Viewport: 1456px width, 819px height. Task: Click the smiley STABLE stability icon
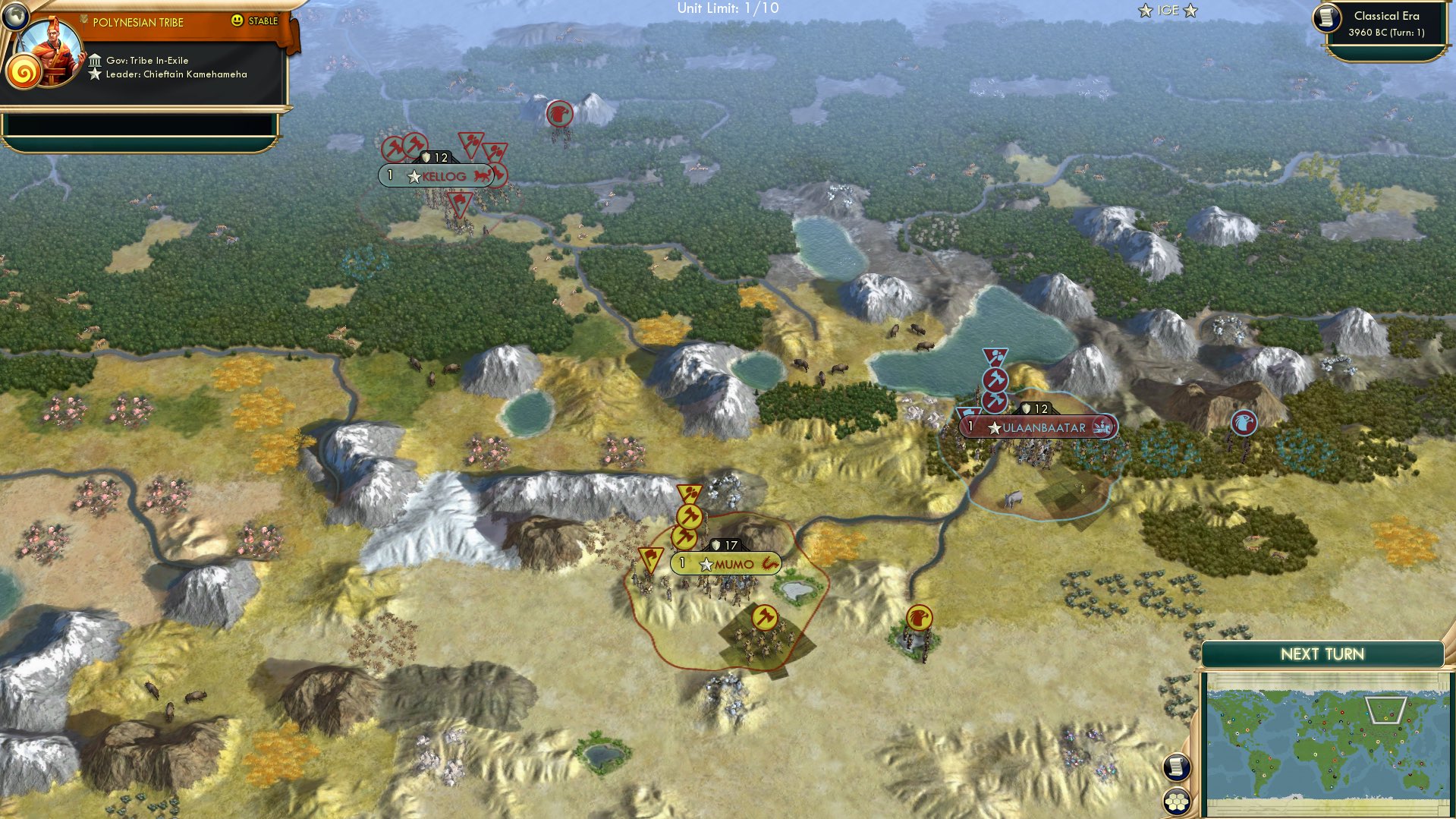coord(238,22)
